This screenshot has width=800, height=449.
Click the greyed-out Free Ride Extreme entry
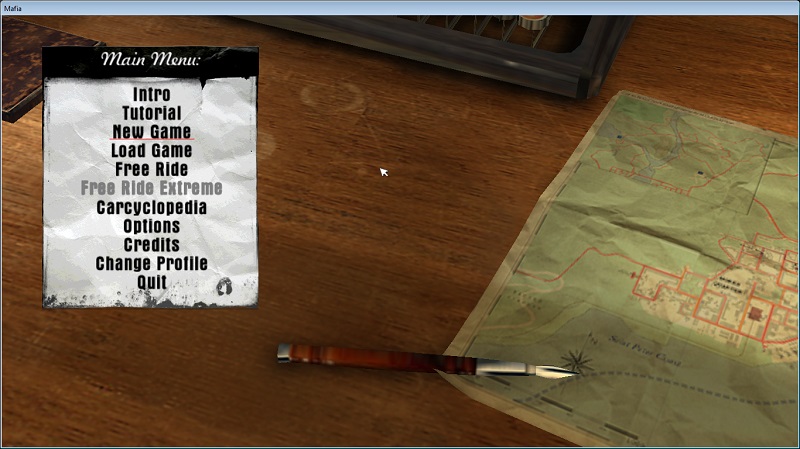pos(151,188)
